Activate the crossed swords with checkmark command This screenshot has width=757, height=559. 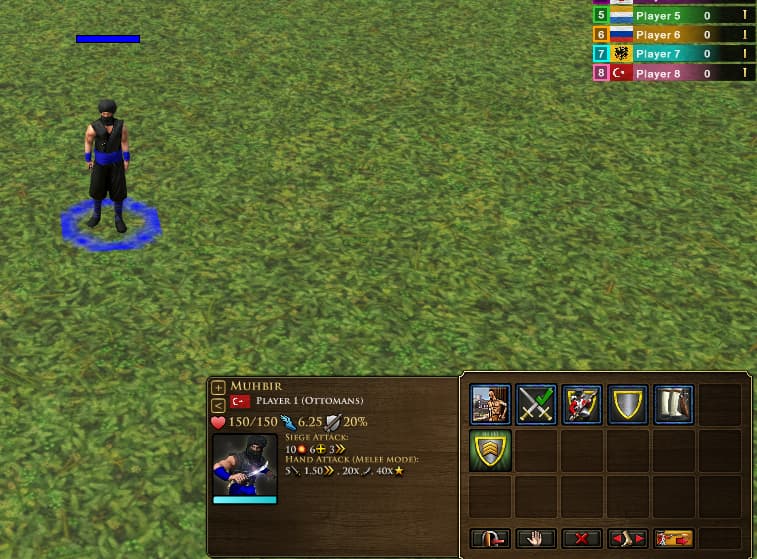537,405
